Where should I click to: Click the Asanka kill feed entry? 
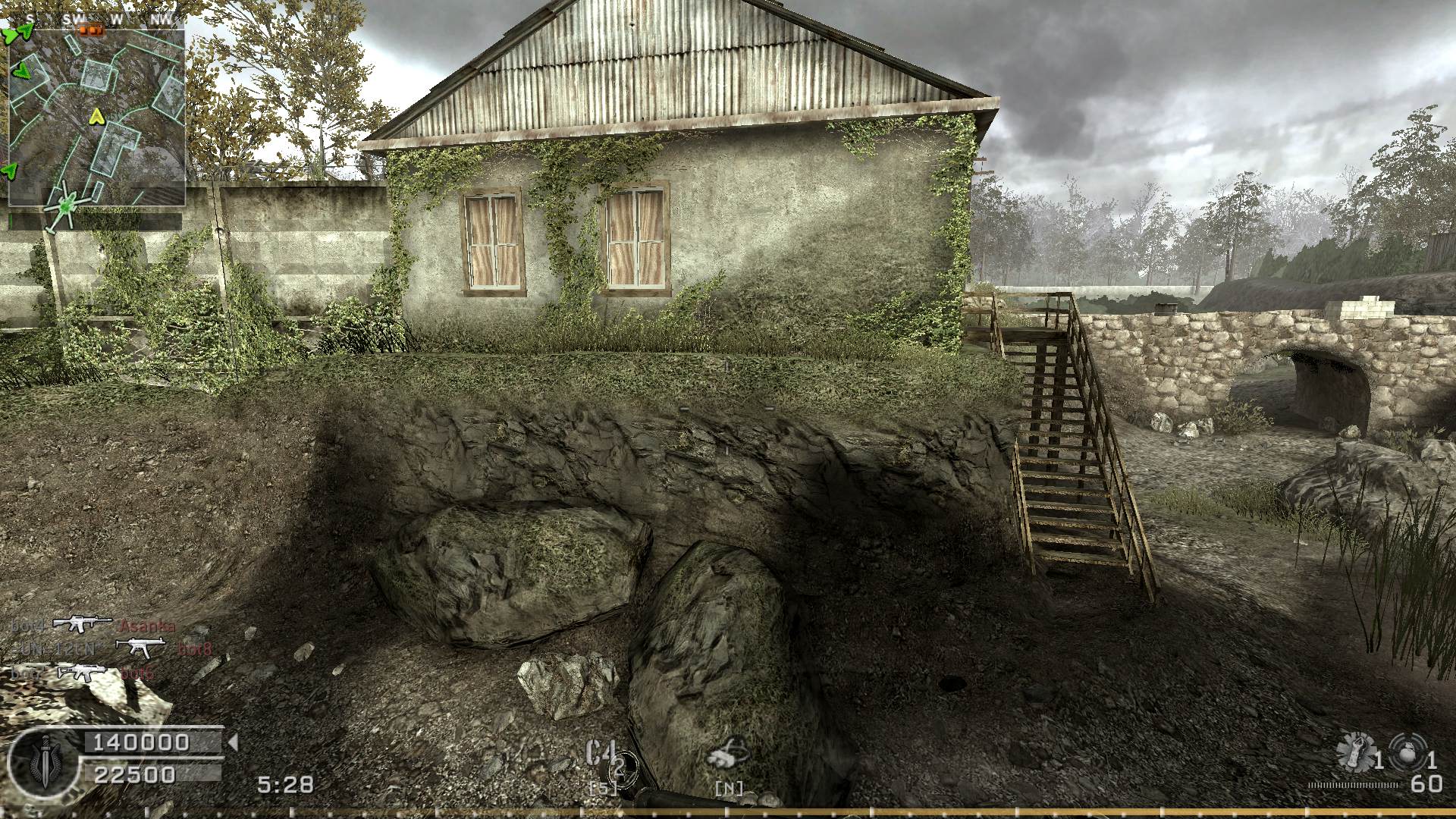tap(147, 626)
